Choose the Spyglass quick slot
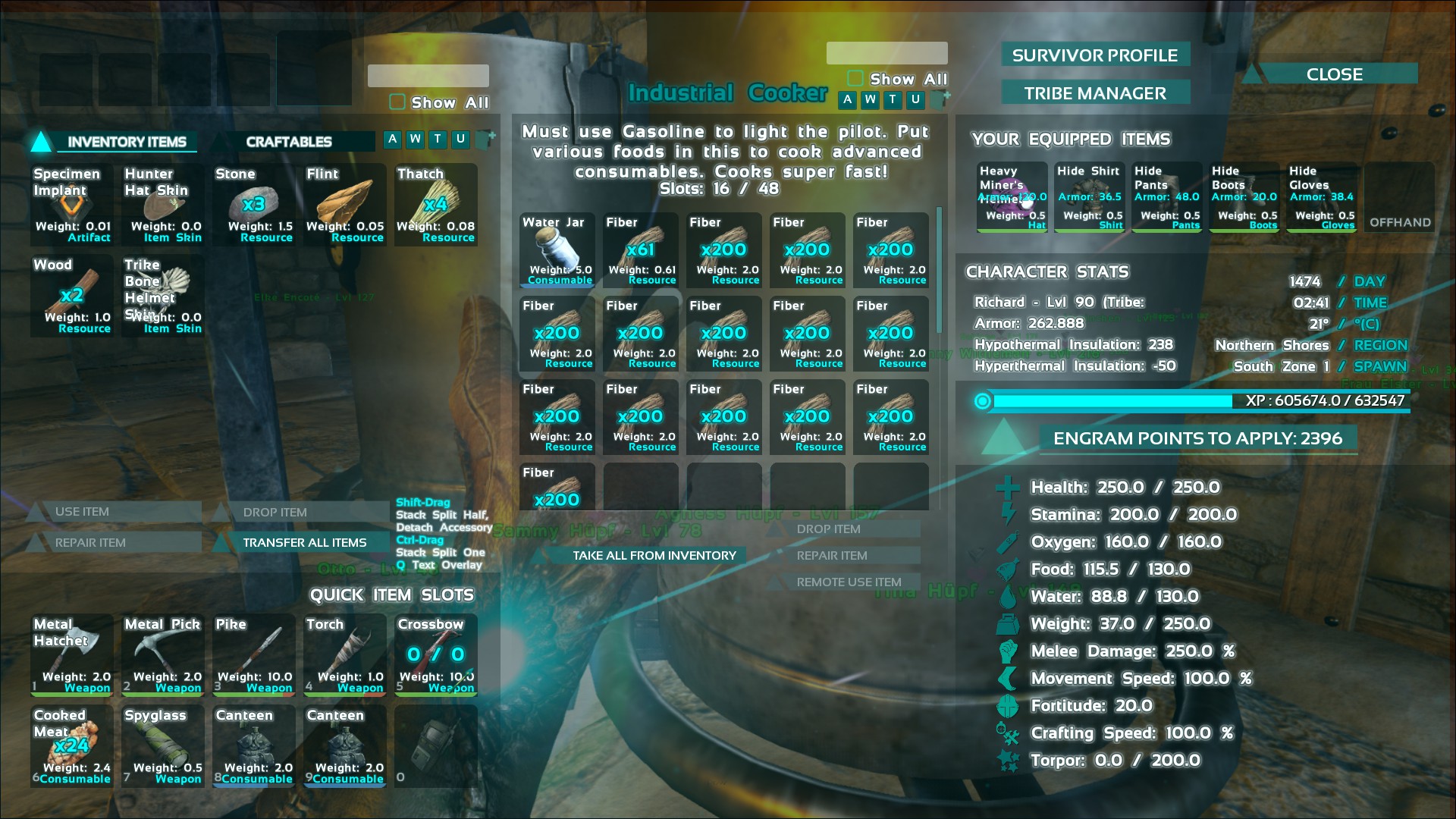 (x=163, y=746)
